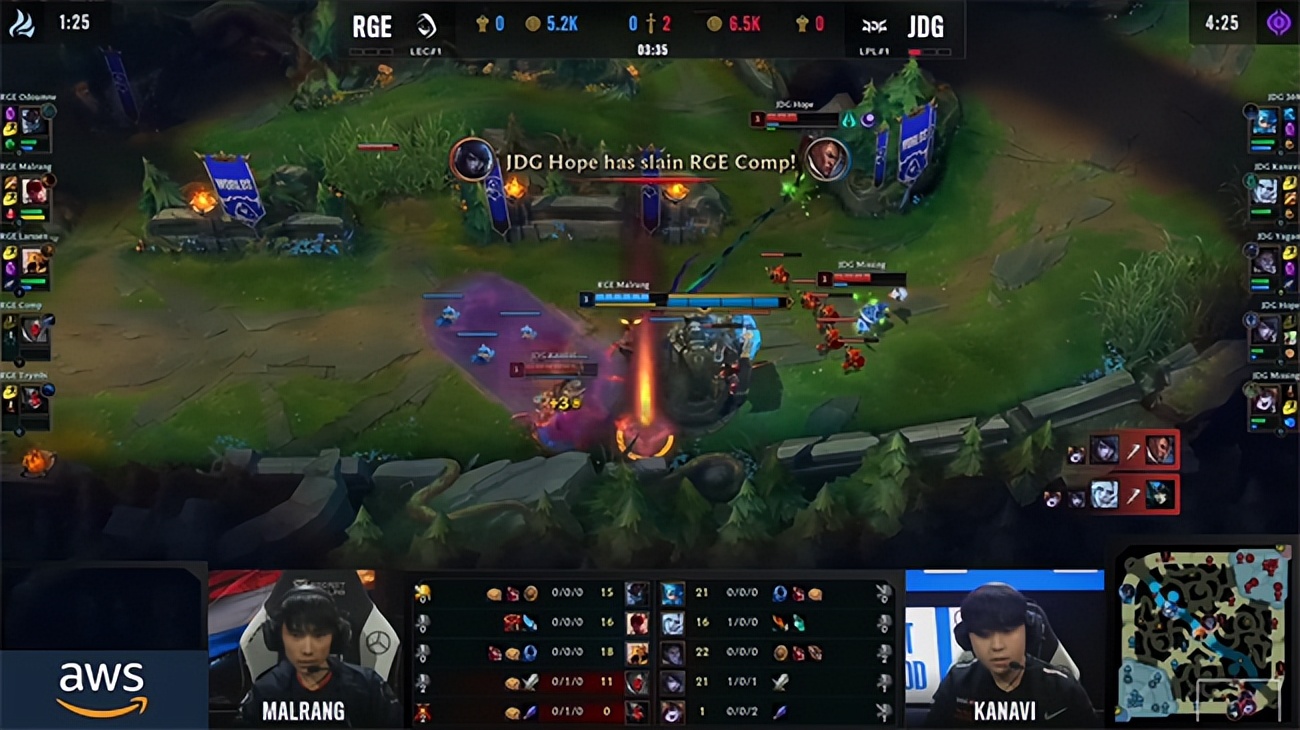
Task: Select the dragon timer icon
Action: (22, 23)
